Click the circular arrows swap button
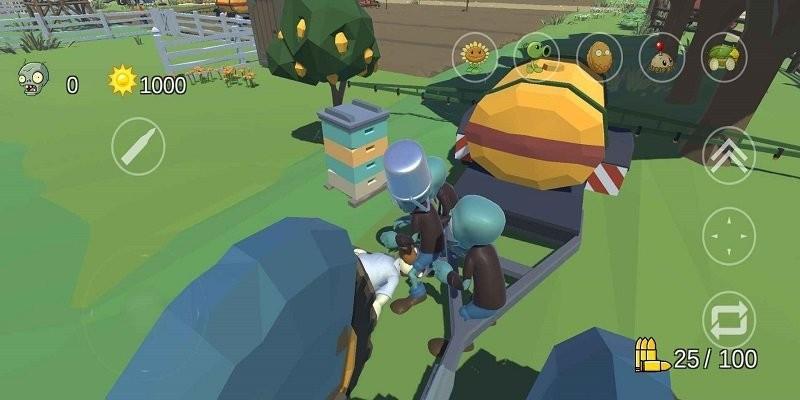Screen dimensions: 800x400 [729, 319]
